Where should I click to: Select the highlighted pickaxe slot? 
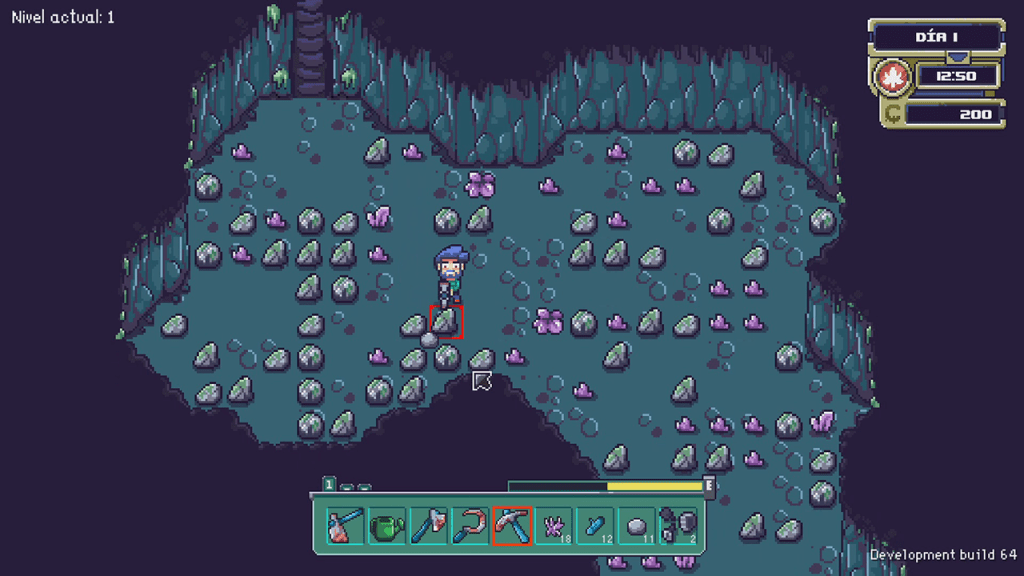511,525
